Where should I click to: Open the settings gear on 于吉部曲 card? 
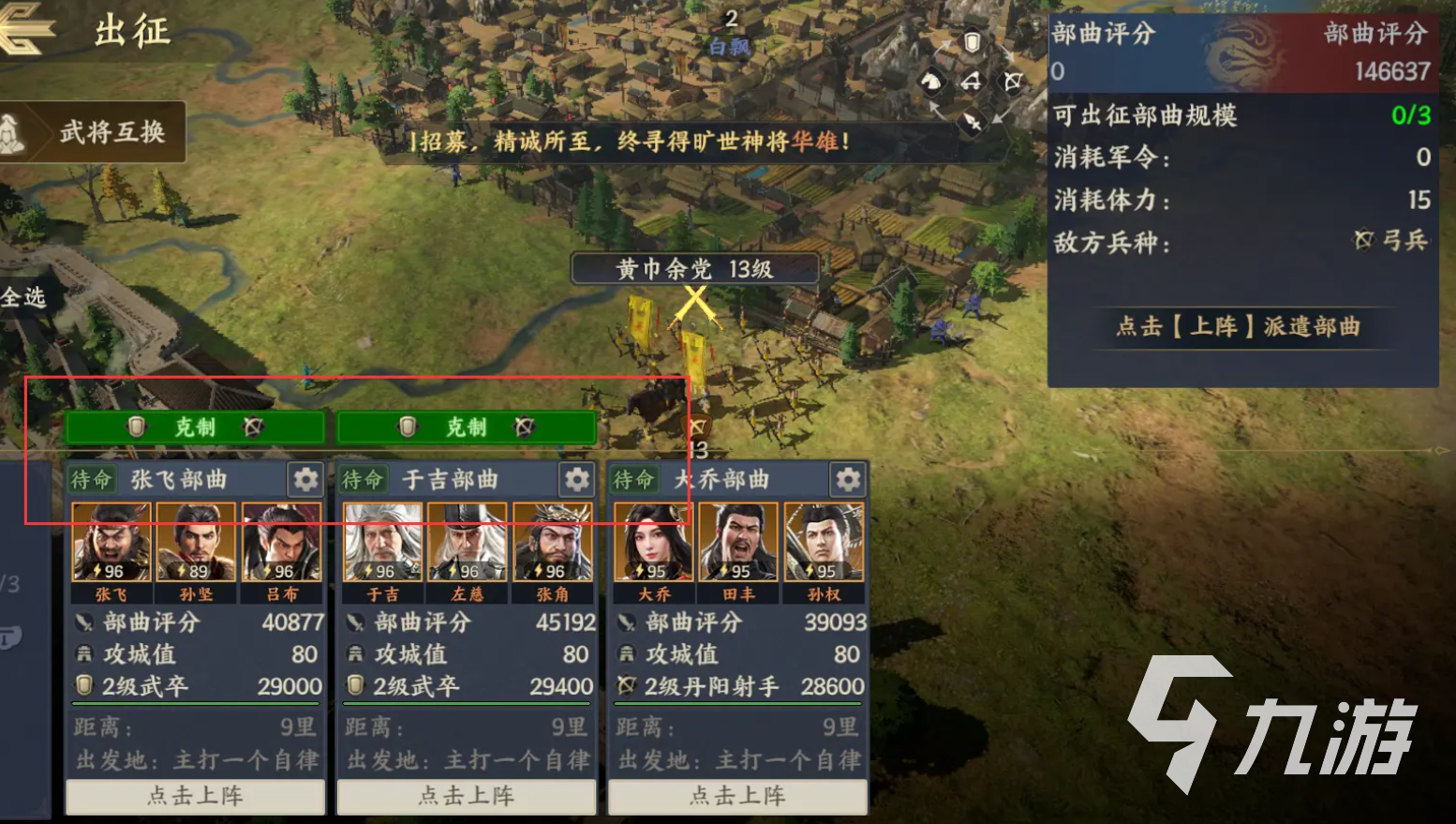(577, 479)
